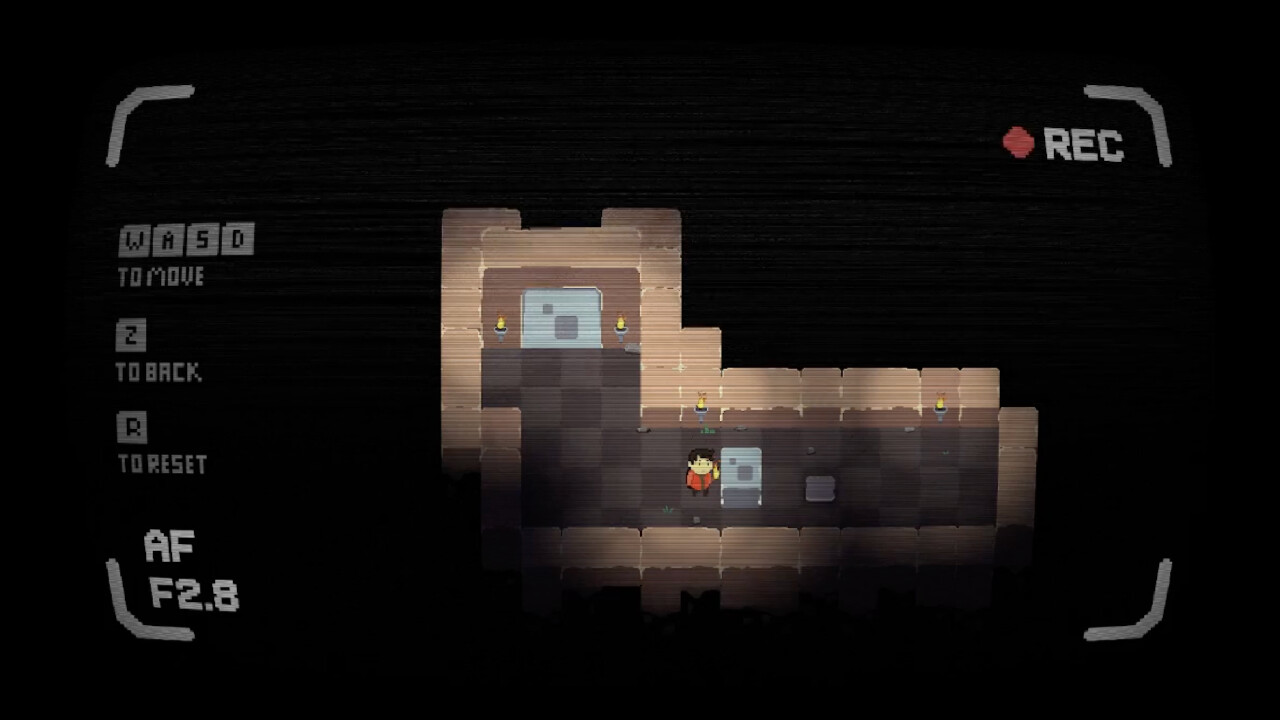
Task: Toggle the left wall torch flame
Action: tap(501, 321)
